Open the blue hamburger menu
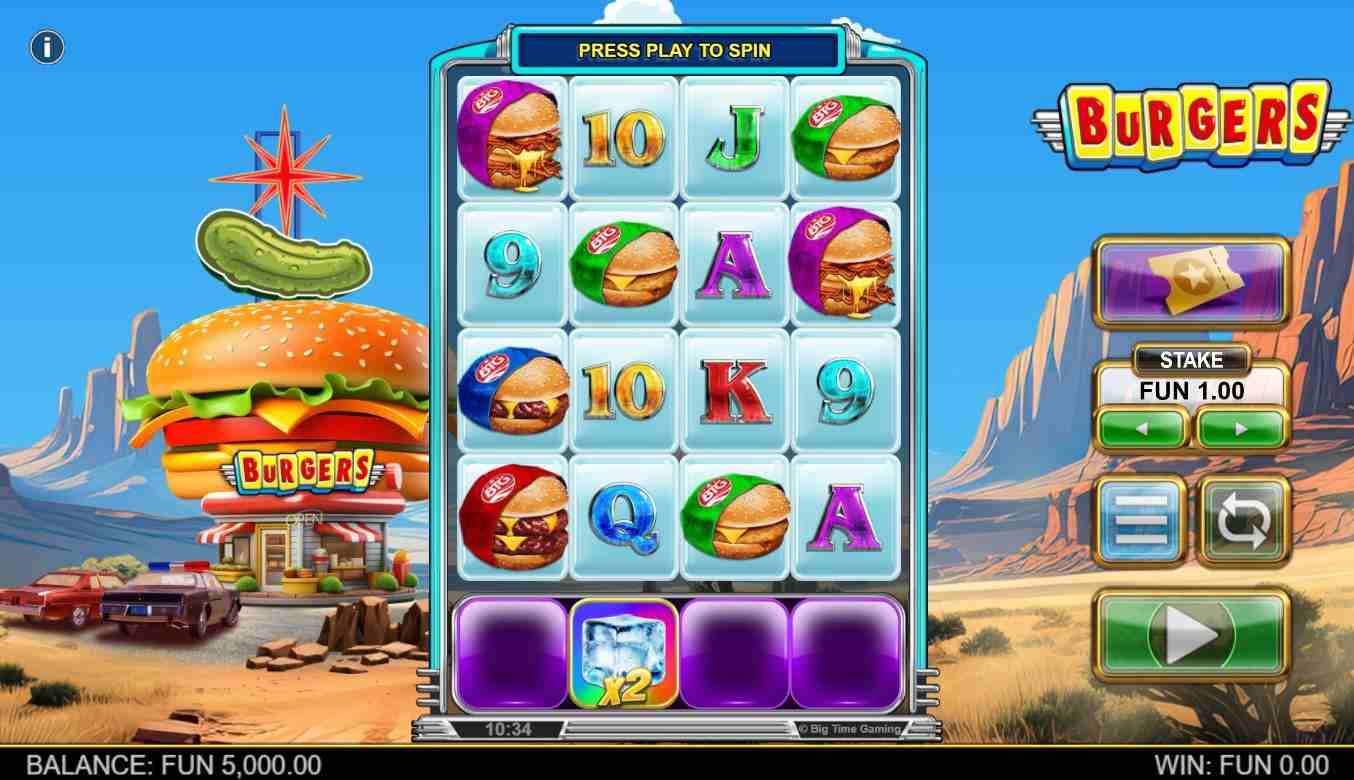1354x780 pixels. (x=1141, y=520)
